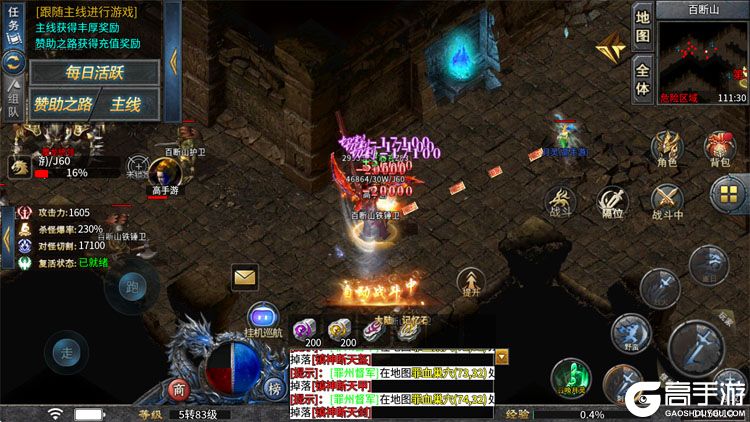The width and height of the screenshot is (750, 422).
Task: Open the 榜 ranking button
Action: [x=273, y=389]
